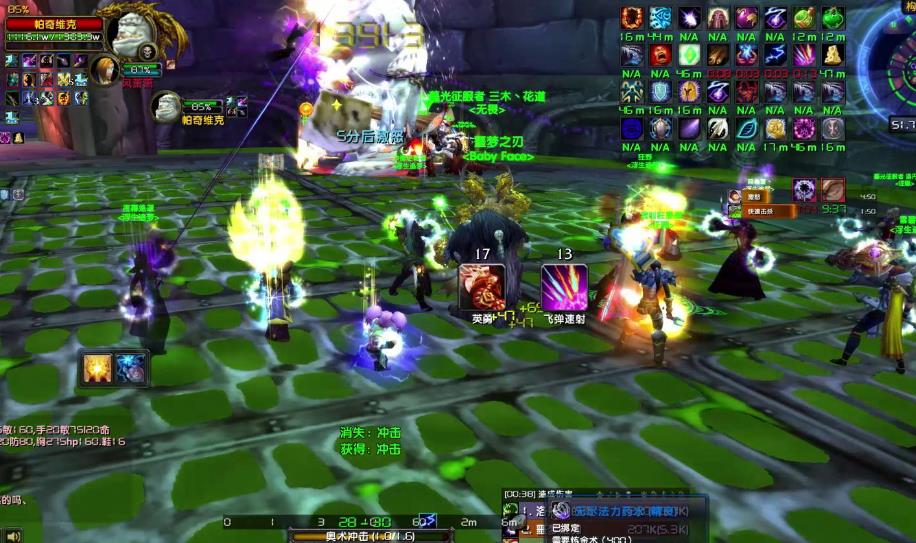Viewport: 916px width, 543px height.
Task: Select the green potion flask icon
Action: click(804, 18)
